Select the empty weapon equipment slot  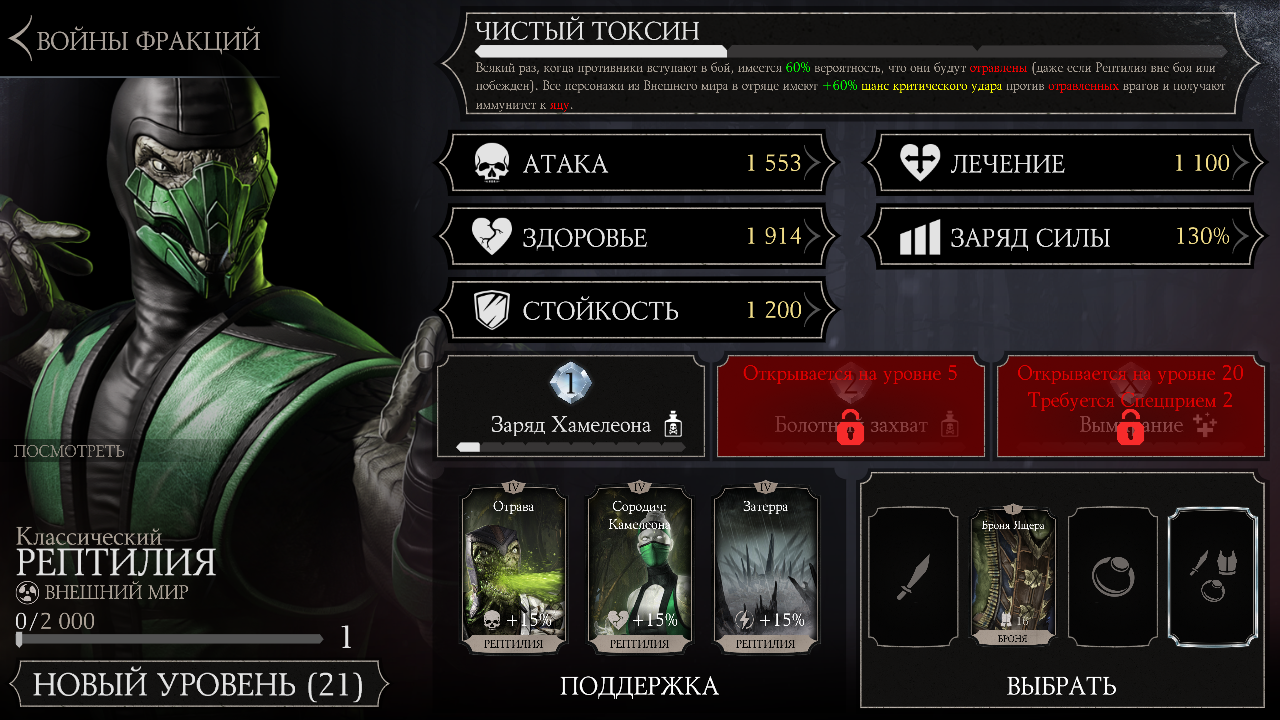click(x=913, y=577)
